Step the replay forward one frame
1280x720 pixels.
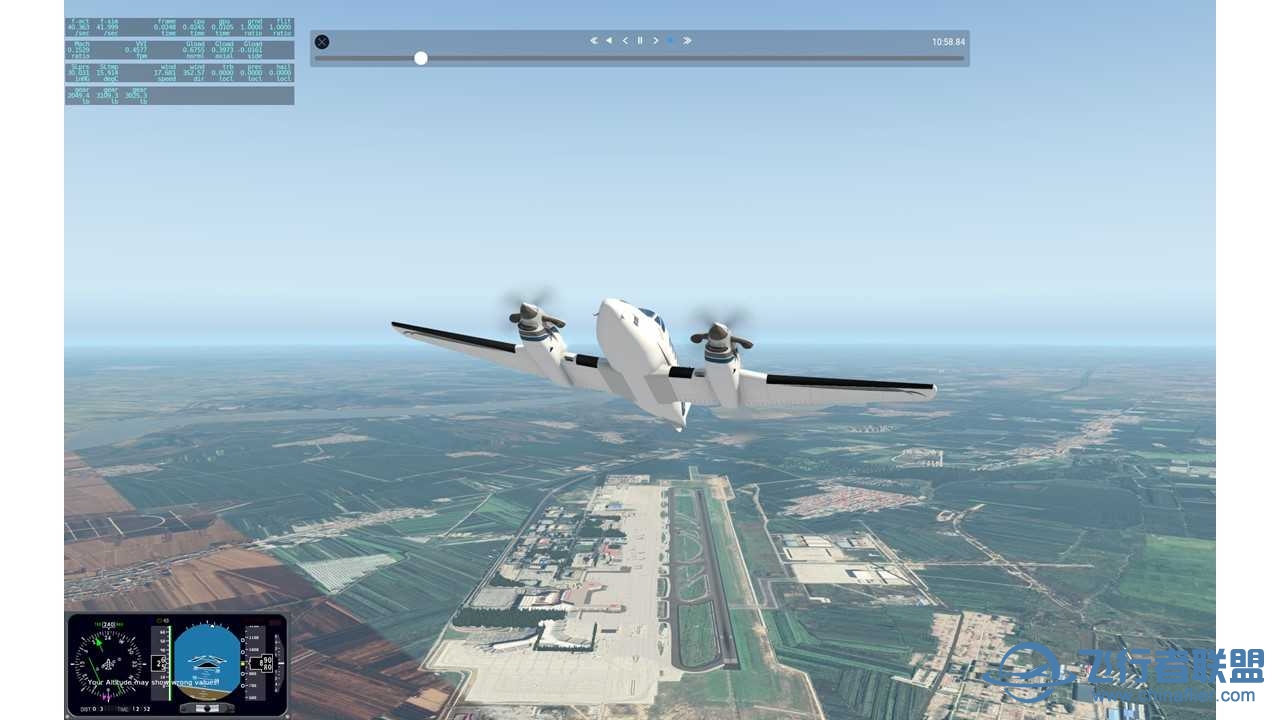[x=656, y=41]
